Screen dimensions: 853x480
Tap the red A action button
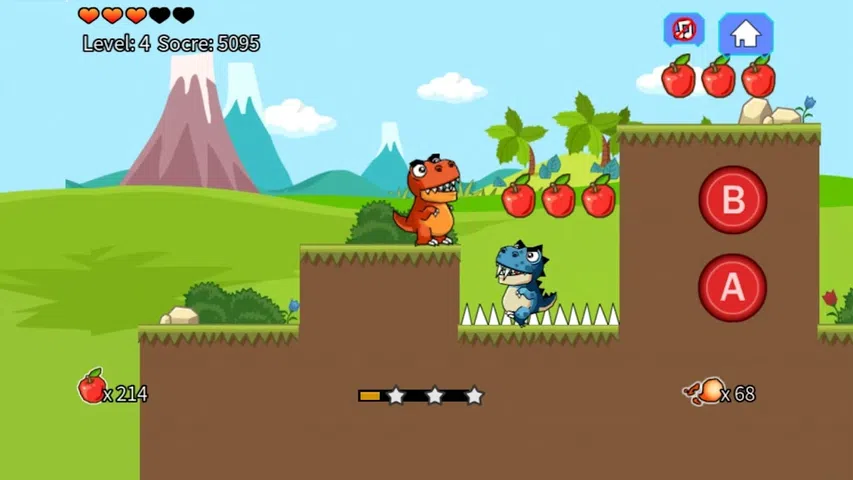[733, 288]
